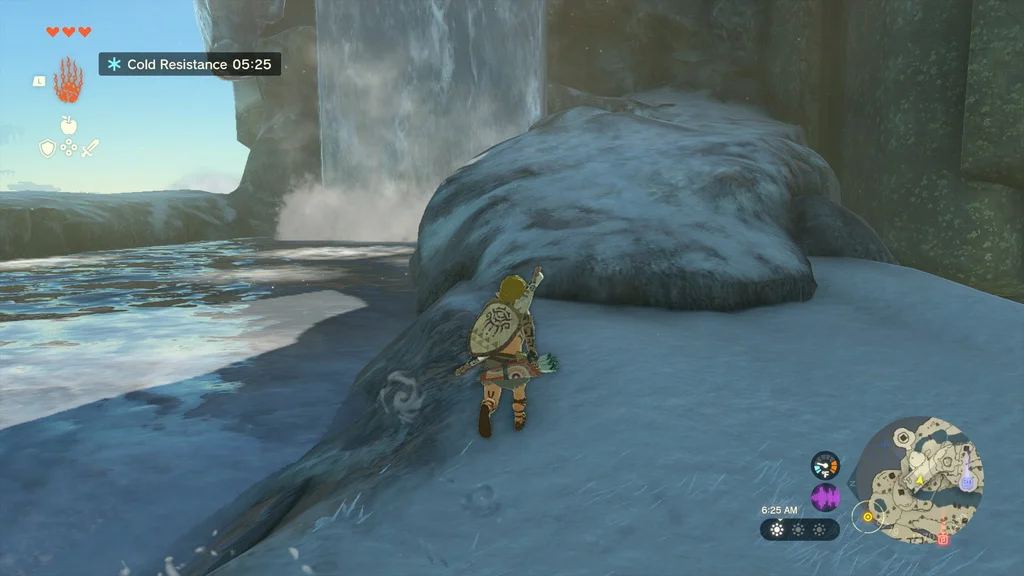Click the purple sound-wave noise meter
Viewport: 1024px width, 576px height.
tap(825, 497)
